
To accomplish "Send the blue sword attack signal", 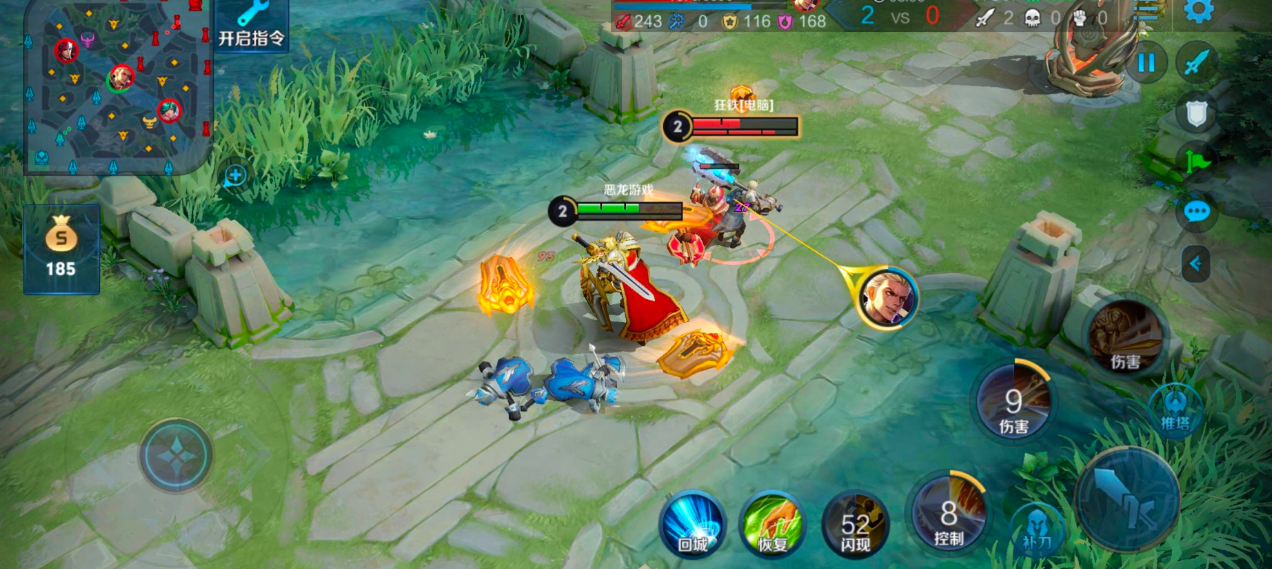I will click(1196, 63).
